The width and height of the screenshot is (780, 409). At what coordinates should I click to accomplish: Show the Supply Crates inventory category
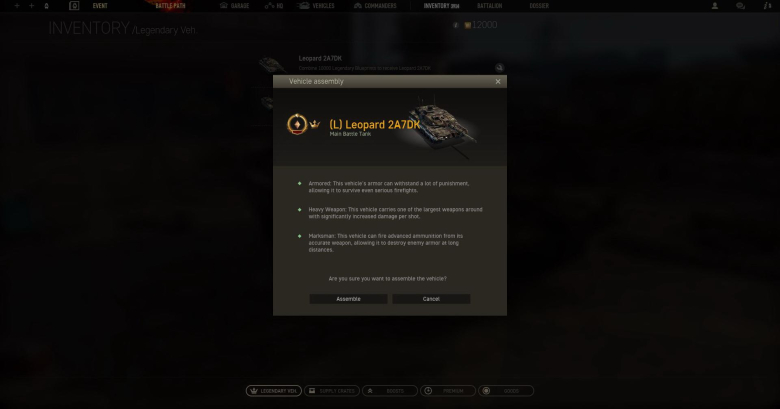pos(331,391)
